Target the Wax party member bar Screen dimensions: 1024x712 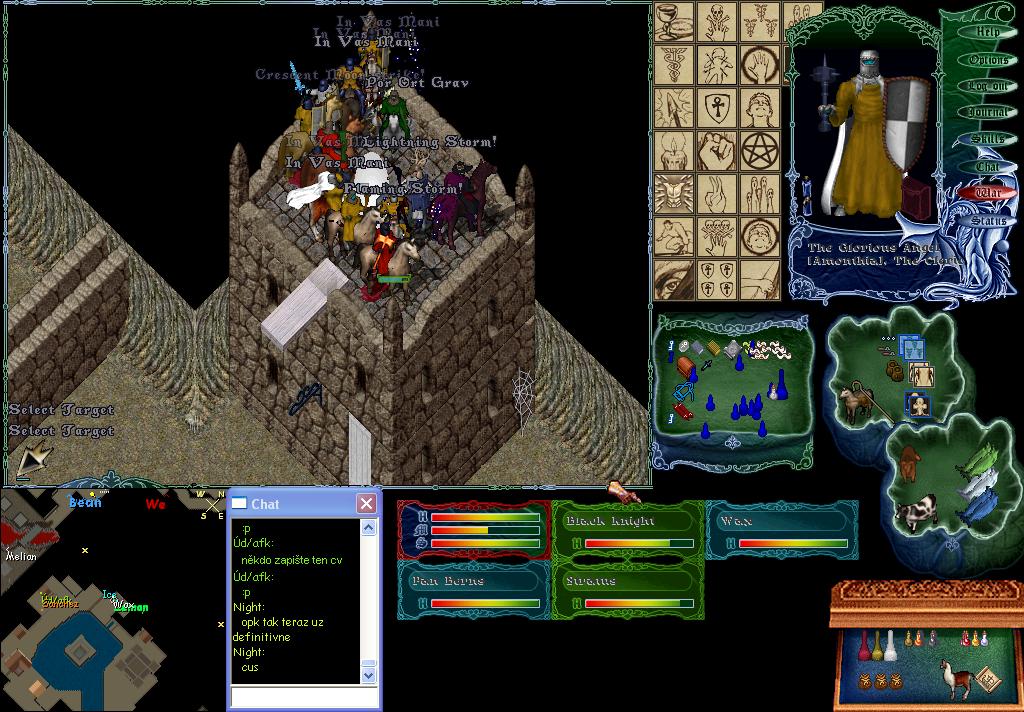coord(782,531)
